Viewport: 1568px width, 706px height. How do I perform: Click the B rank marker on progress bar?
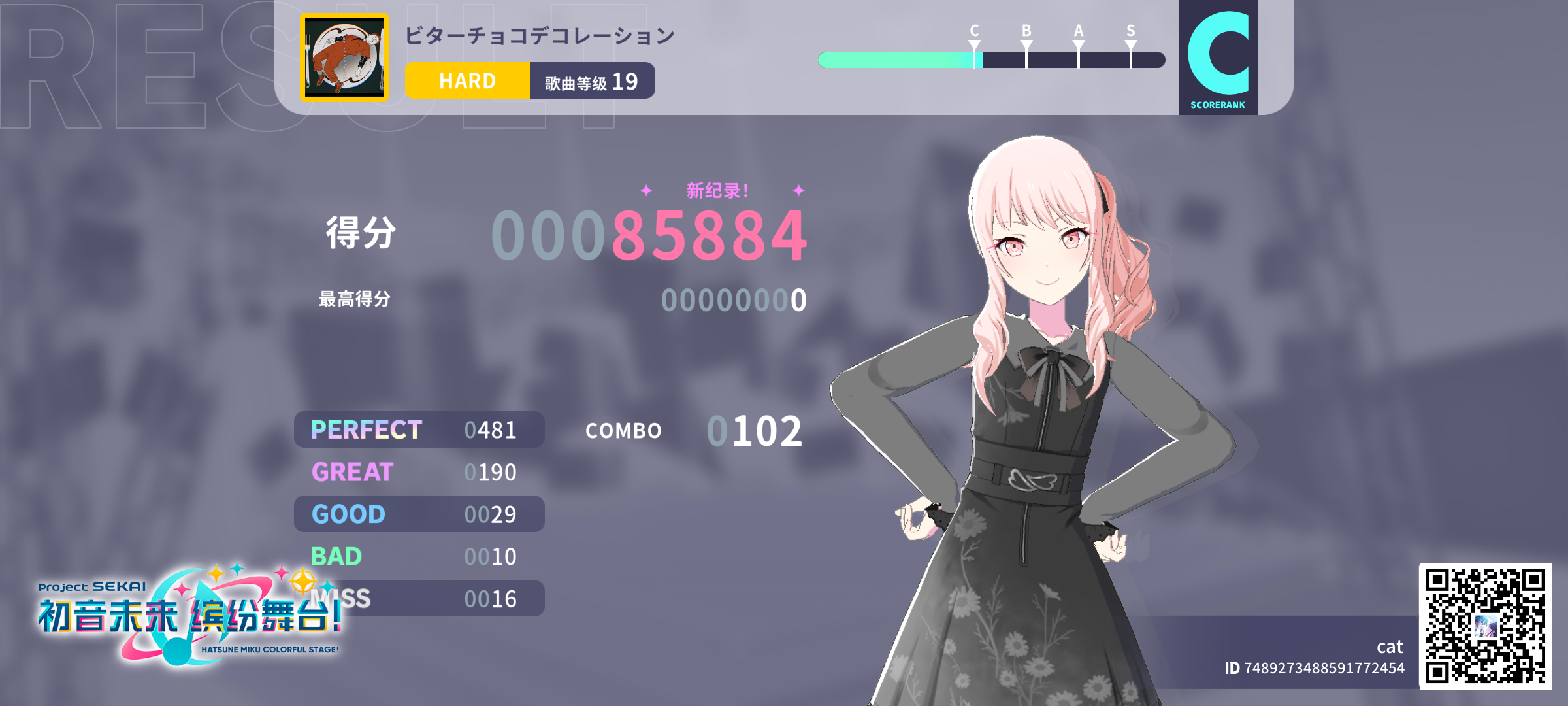click(1026, 43)
